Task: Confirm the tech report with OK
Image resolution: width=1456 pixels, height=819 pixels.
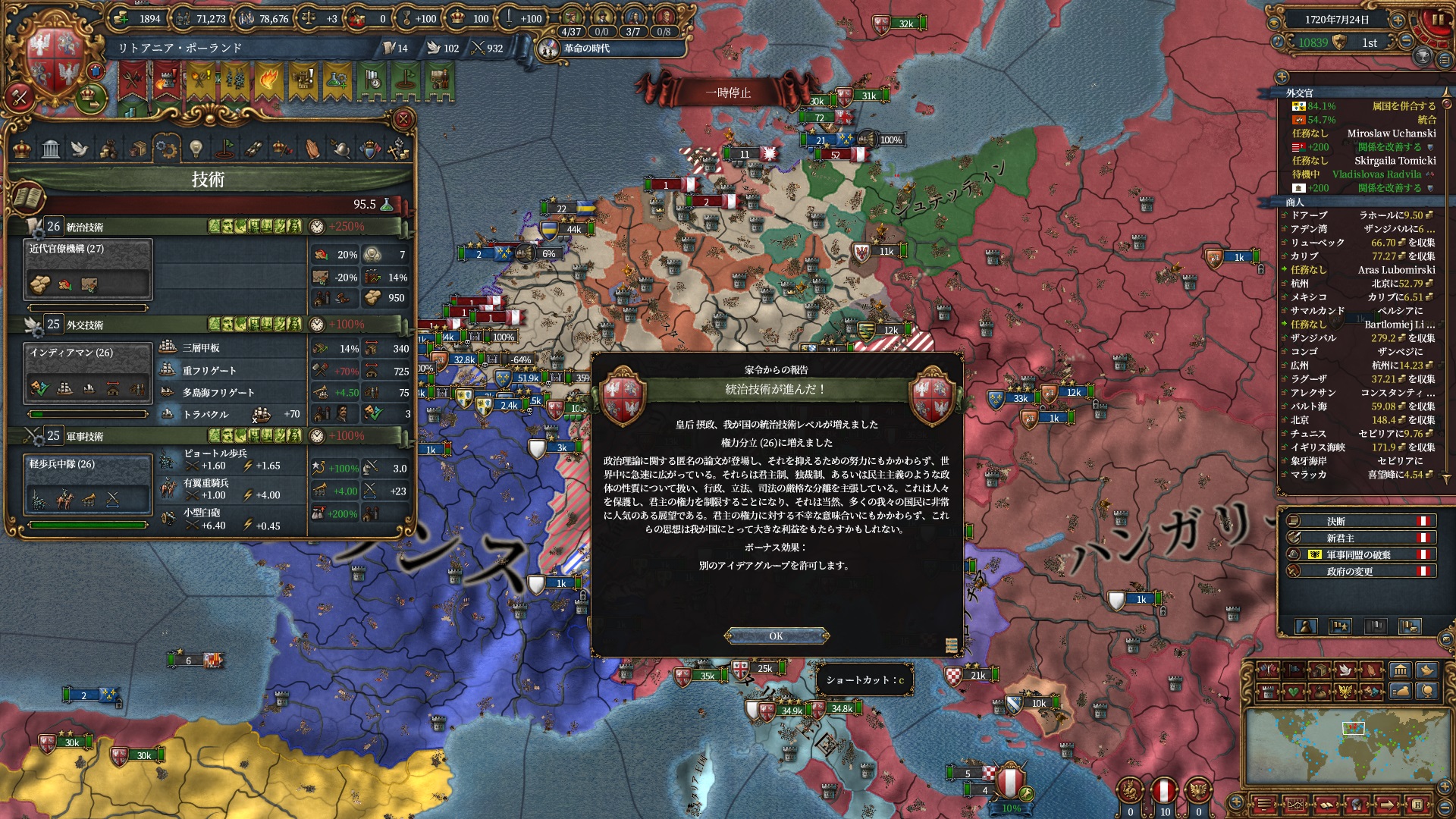Action: point(776,635)
